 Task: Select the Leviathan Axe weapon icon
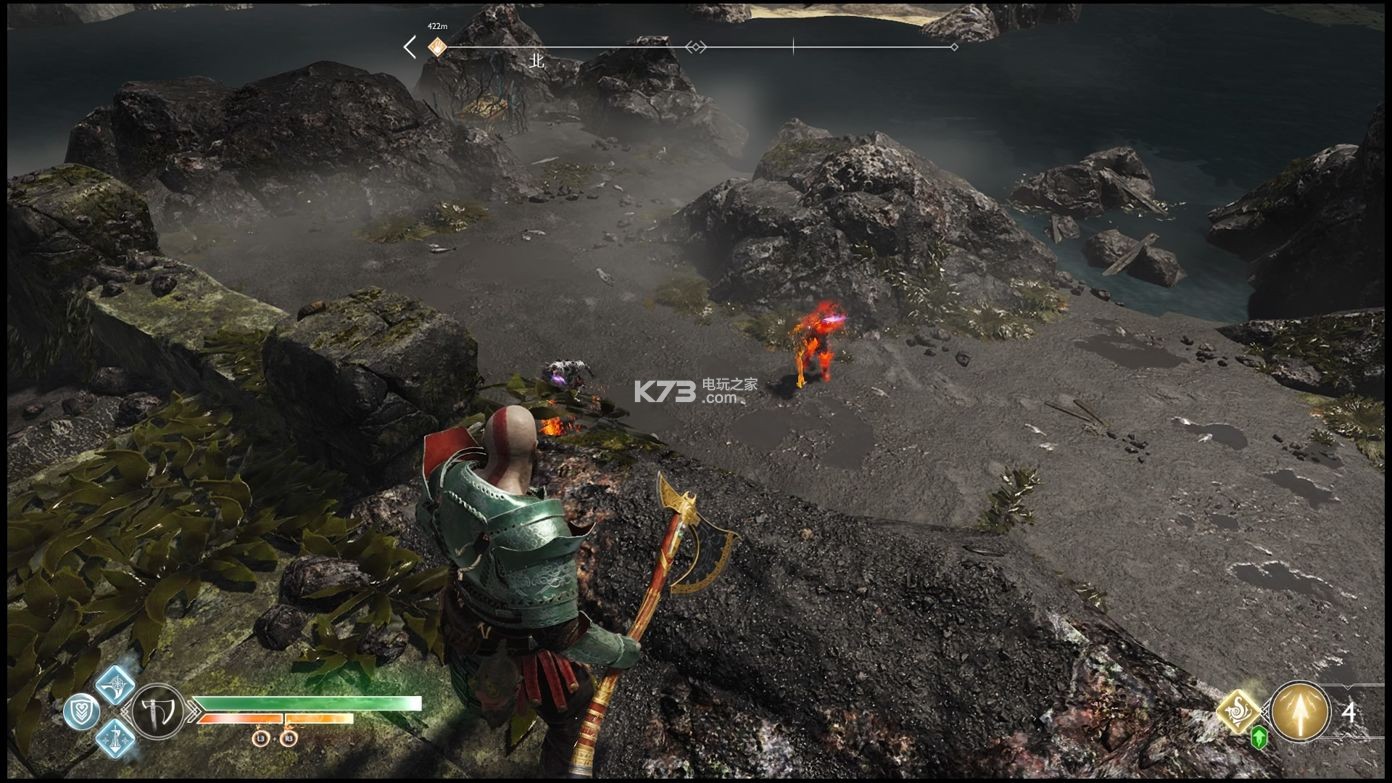(158, 711)
